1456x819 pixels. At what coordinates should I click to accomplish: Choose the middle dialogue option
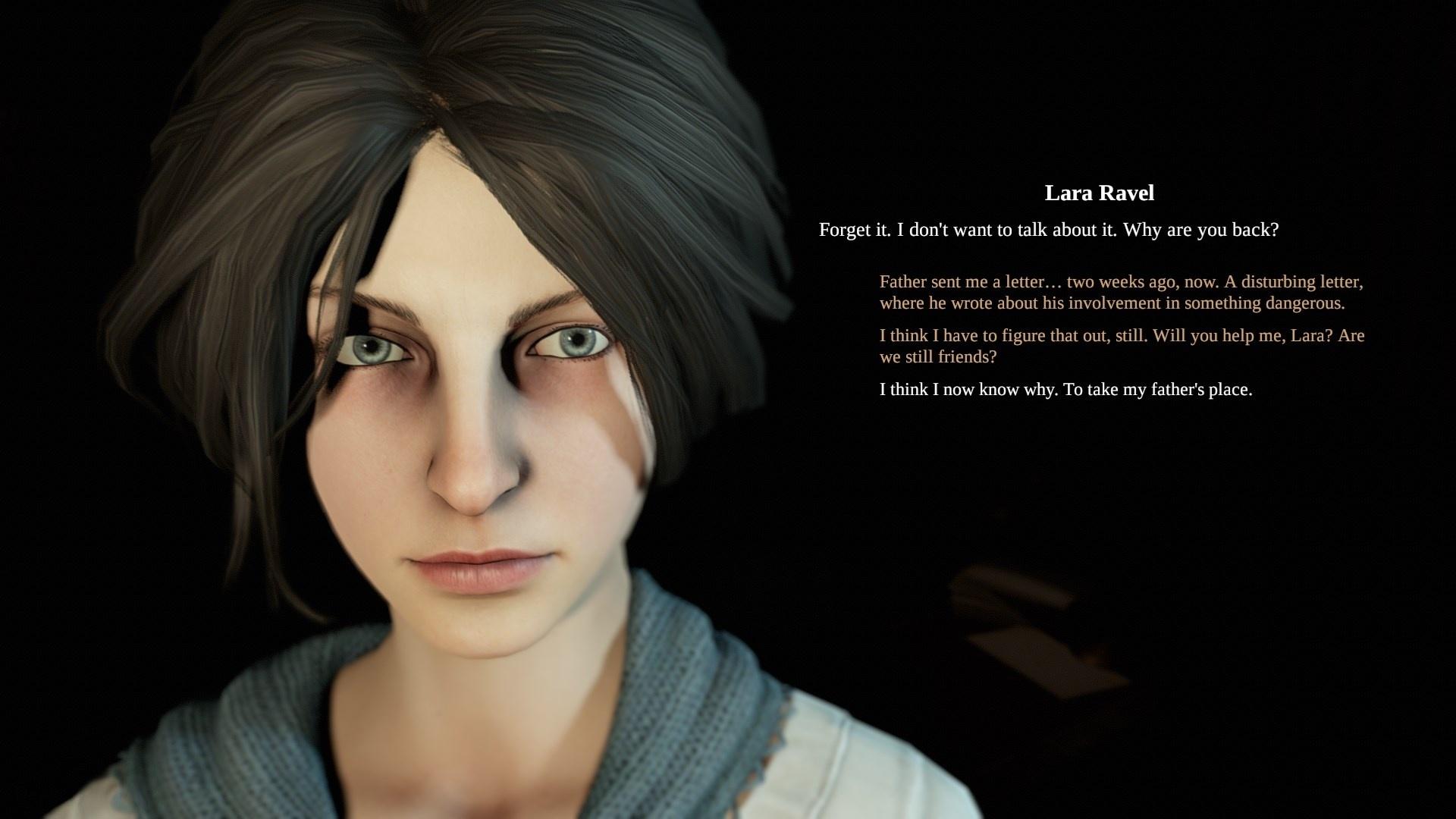click(x=1121, y=346)
